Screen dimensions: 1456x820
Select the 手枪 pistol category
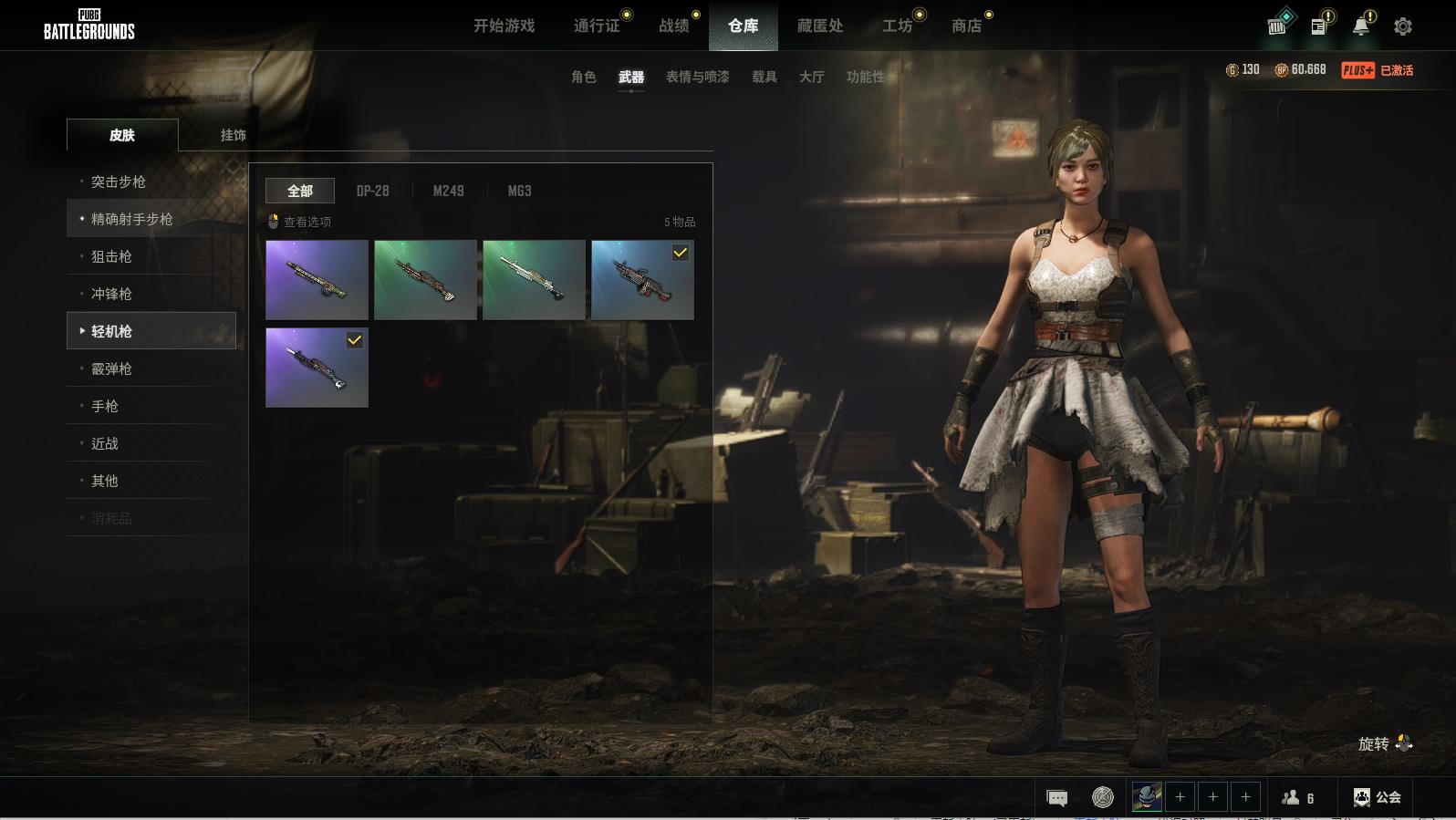105,406
